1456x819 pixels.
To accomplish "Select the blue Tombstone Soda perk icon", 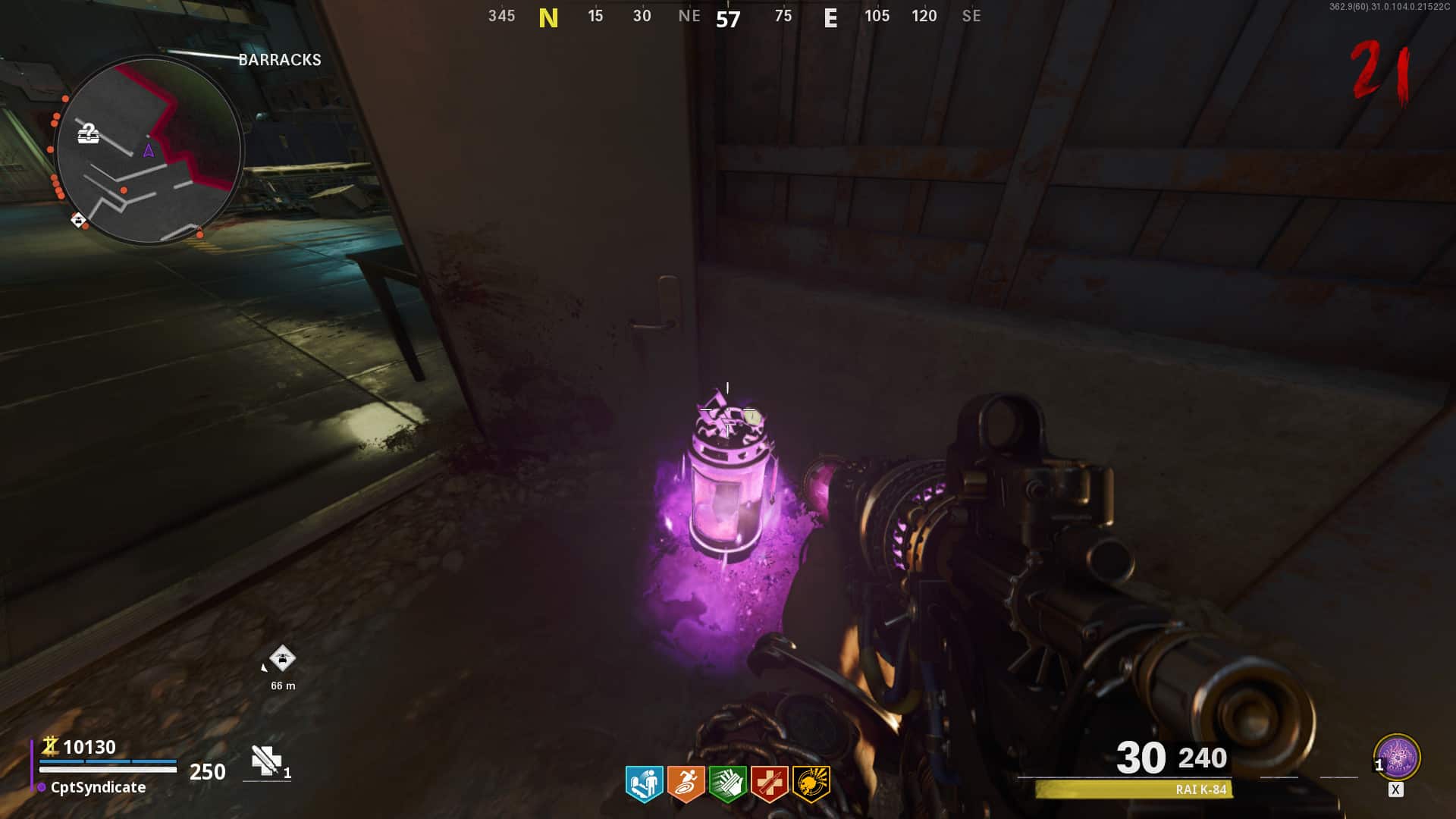I will pyautogui.click(x=644, y=783).
